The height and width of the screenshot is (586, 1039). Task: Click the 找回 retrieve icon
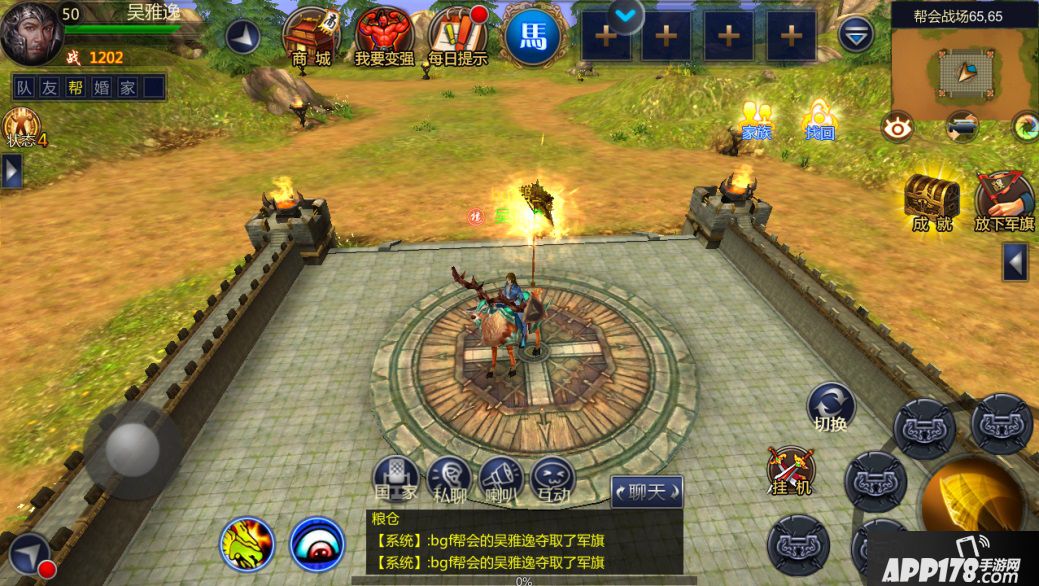(x=819, y=119)
